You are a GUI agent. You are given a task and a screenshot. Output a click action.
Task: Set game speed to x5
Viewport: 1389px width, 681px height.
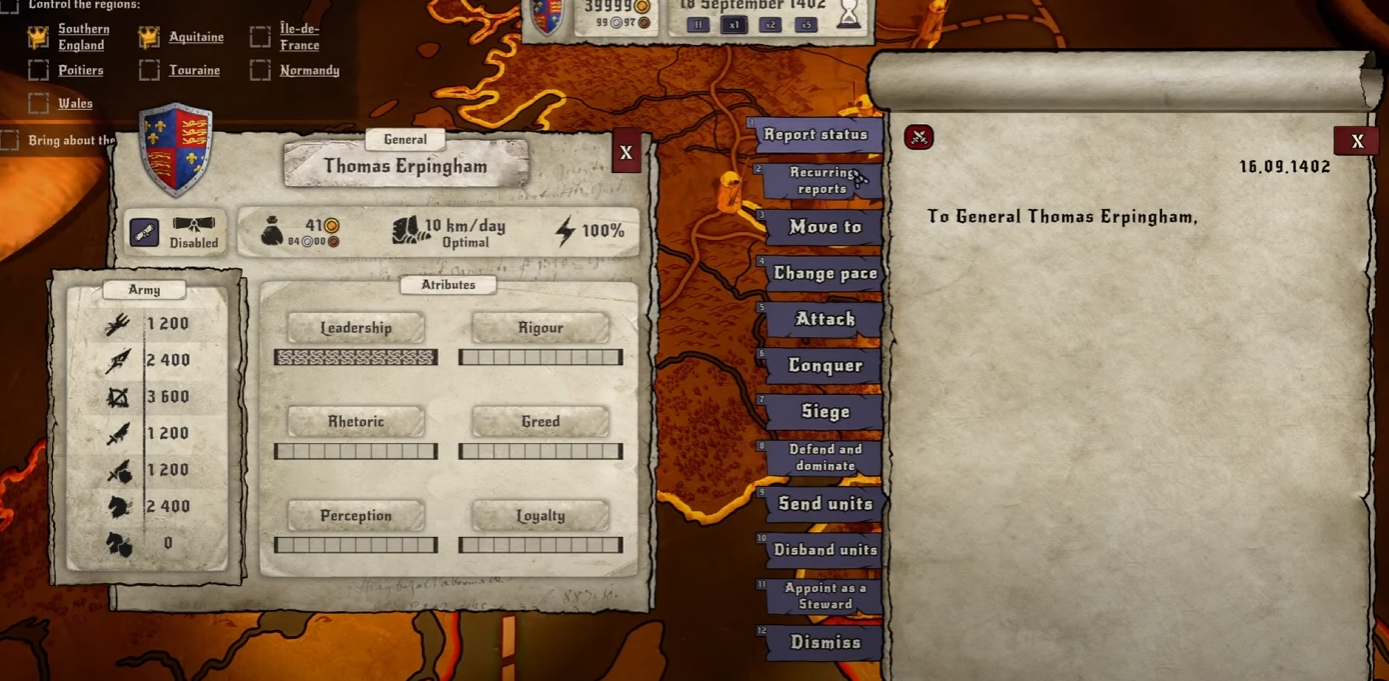[x=805, y=25]
